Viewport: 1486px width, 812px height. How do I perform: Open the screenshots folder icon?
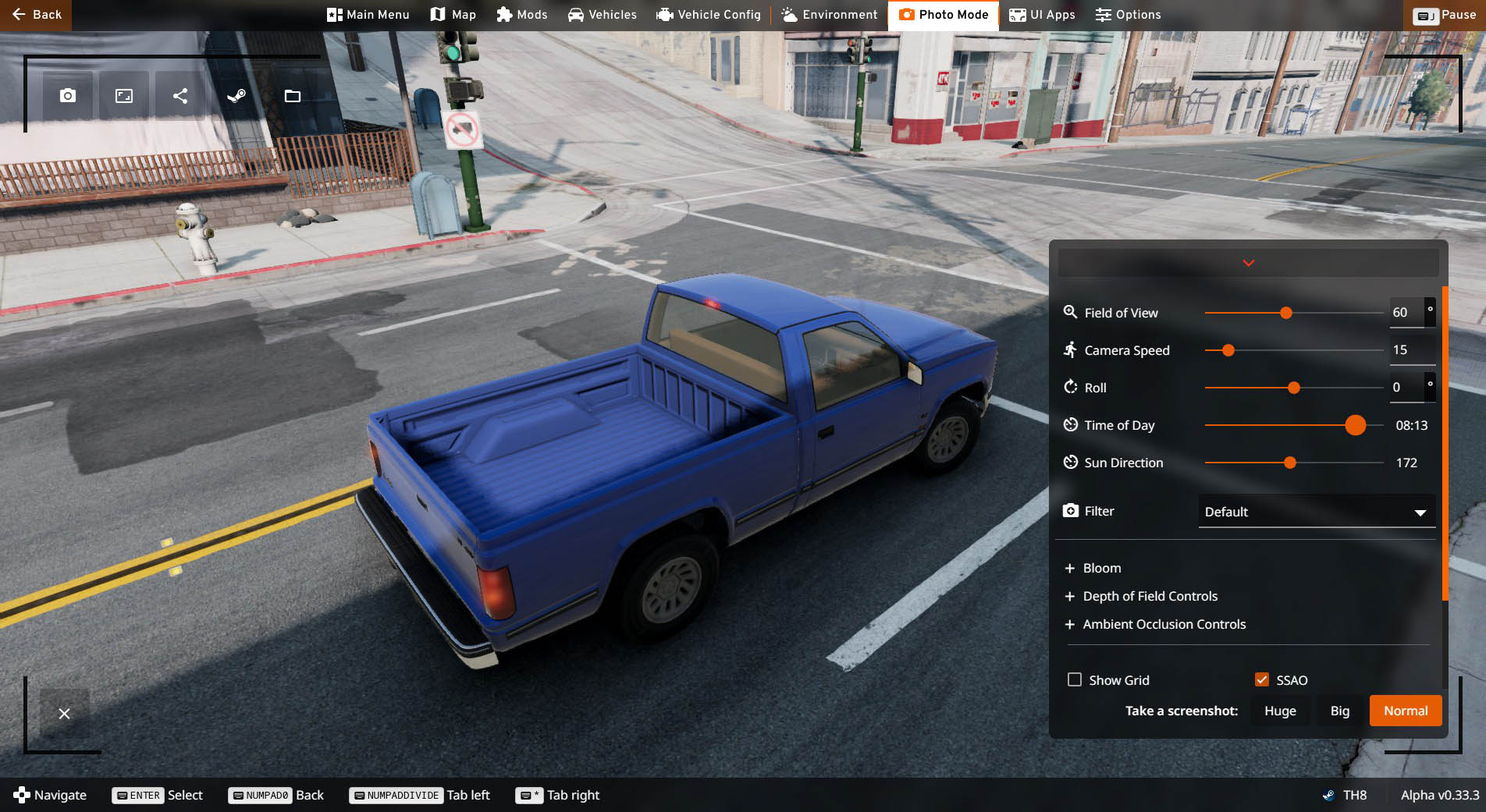pos(293,96)
